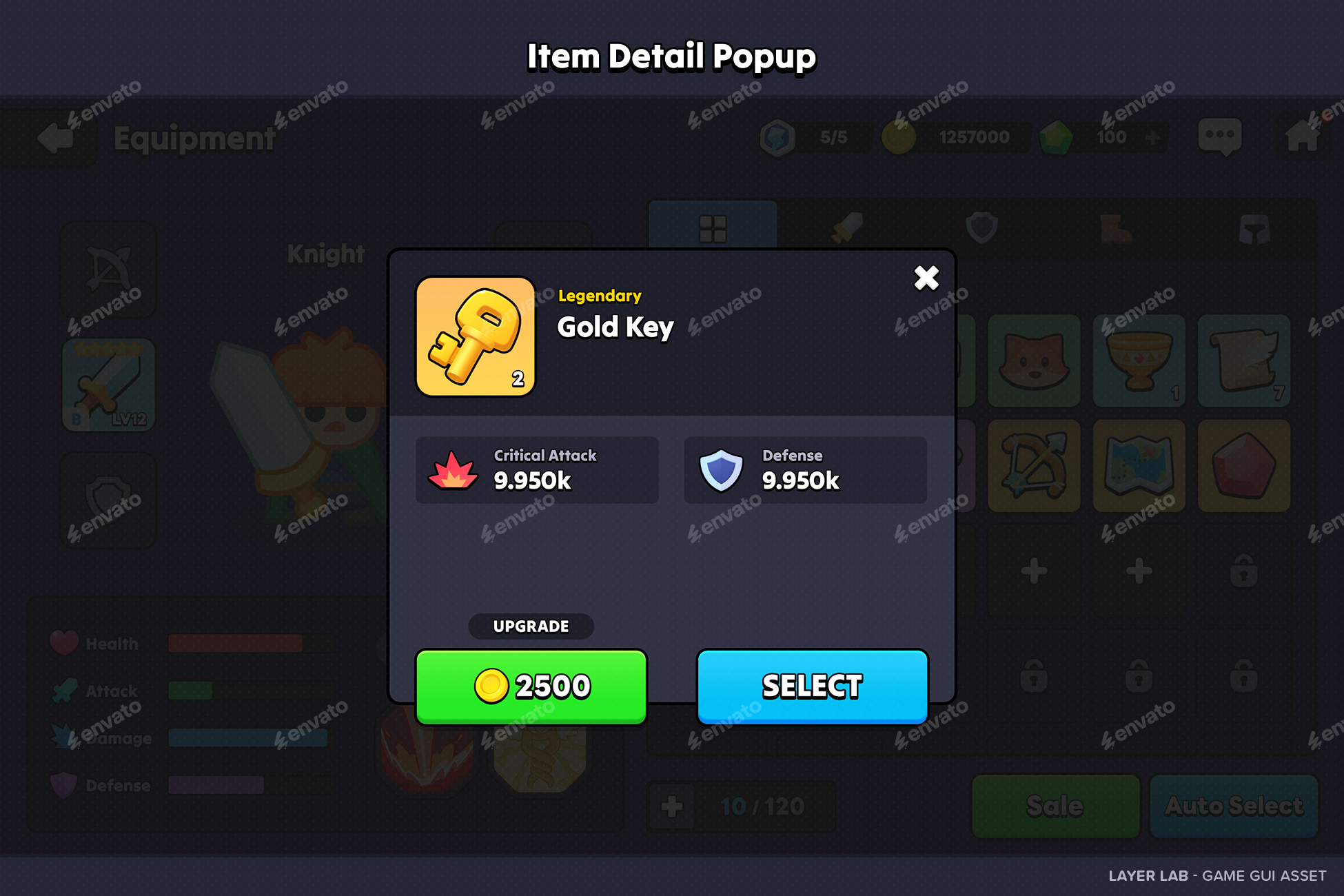Click the Auto Select button
Image resolution: width=1344 pixels, height=896 pixels.
point(1233,806)
